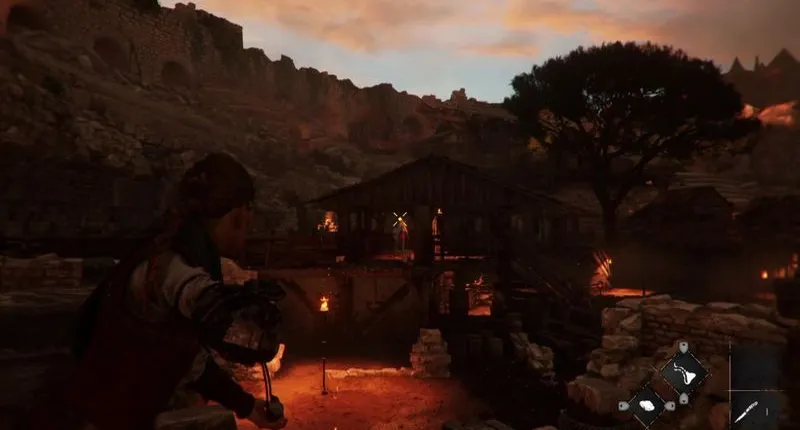Select the sling weapon diamond icon
800x430 pixels.
683,374
